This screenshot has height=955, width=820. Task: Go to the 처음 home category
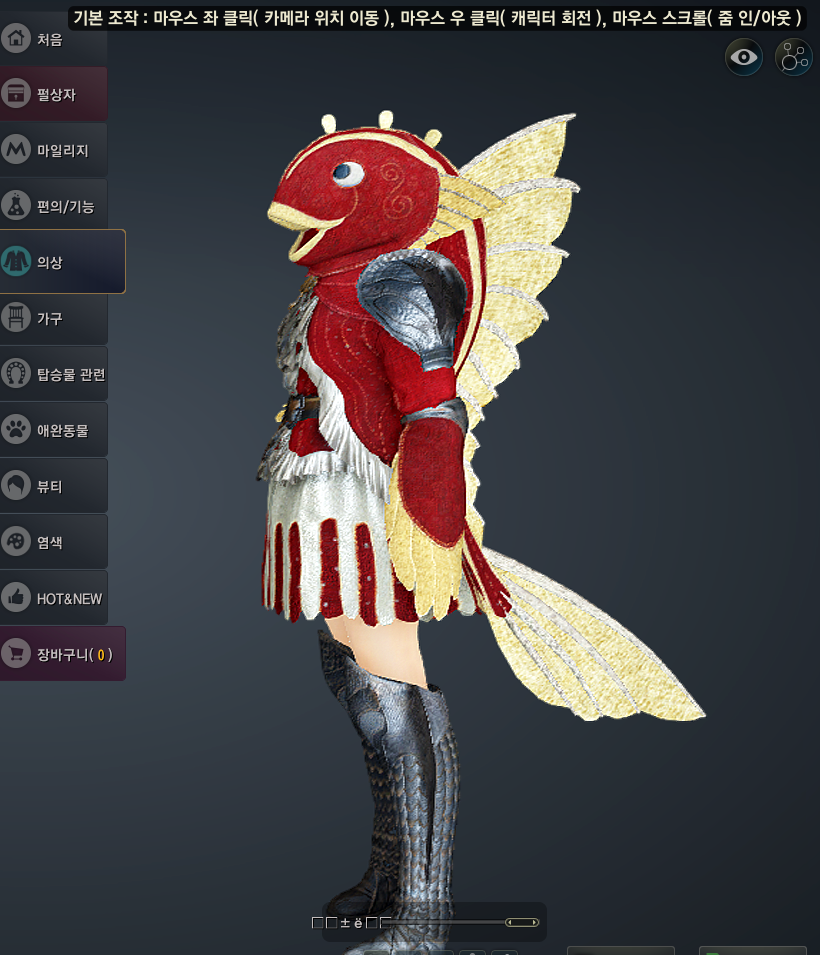[52, 40]
